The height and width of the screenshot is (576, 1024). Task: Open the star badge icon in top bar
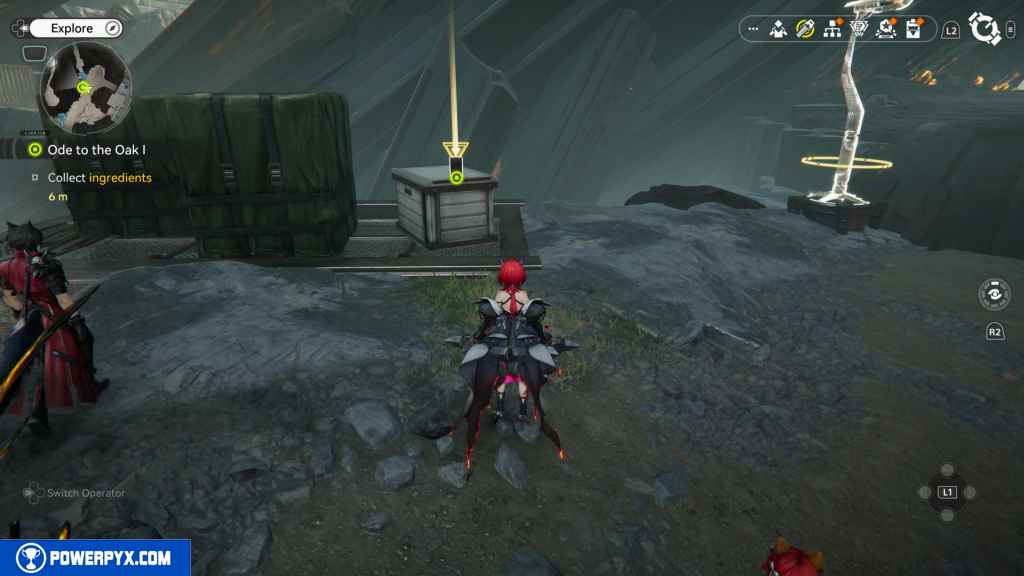click(885, 29)
